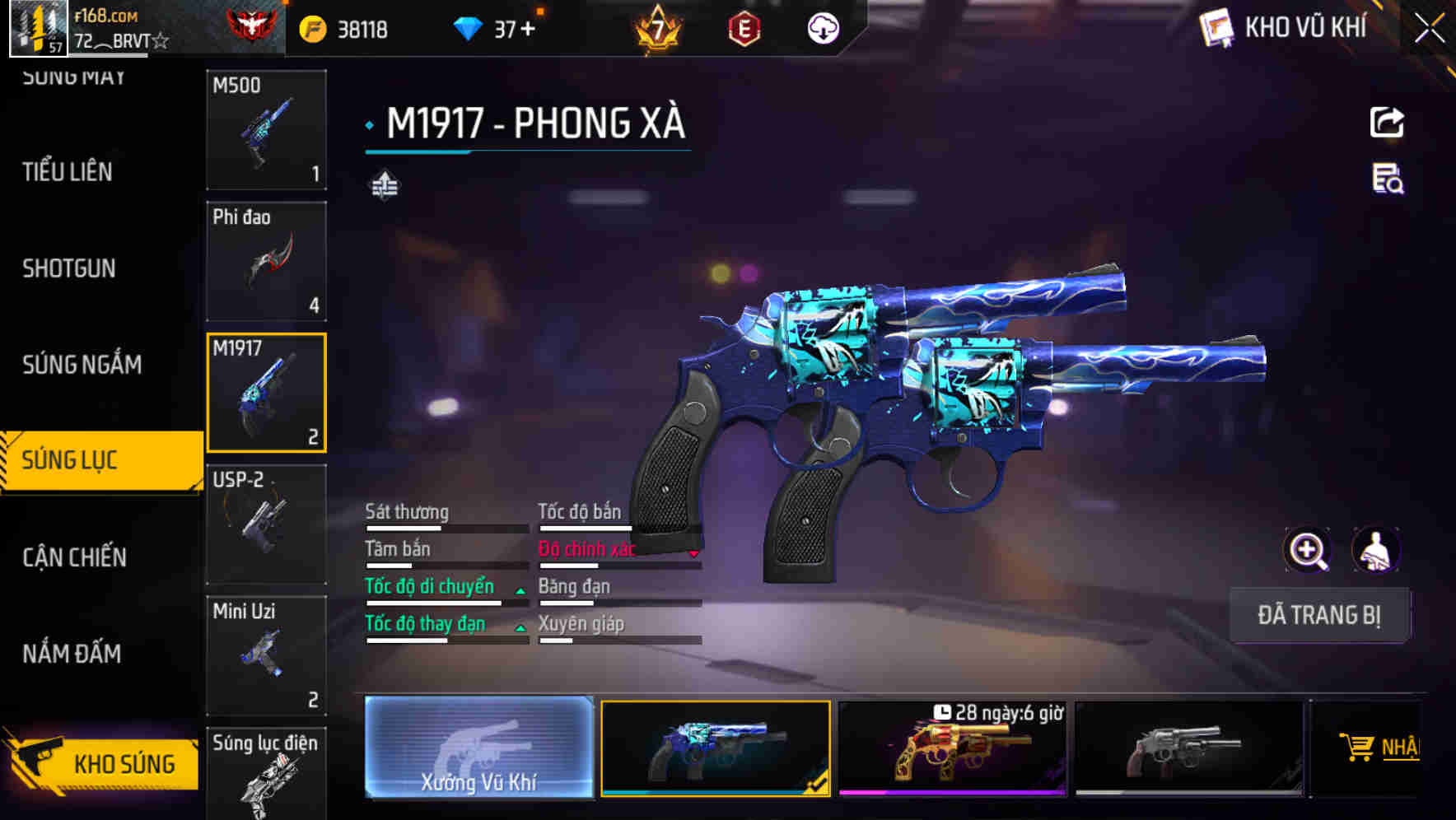Select the gold revolver skin with timer
The height and width of the screenshot is (820, 1456).
952,749
